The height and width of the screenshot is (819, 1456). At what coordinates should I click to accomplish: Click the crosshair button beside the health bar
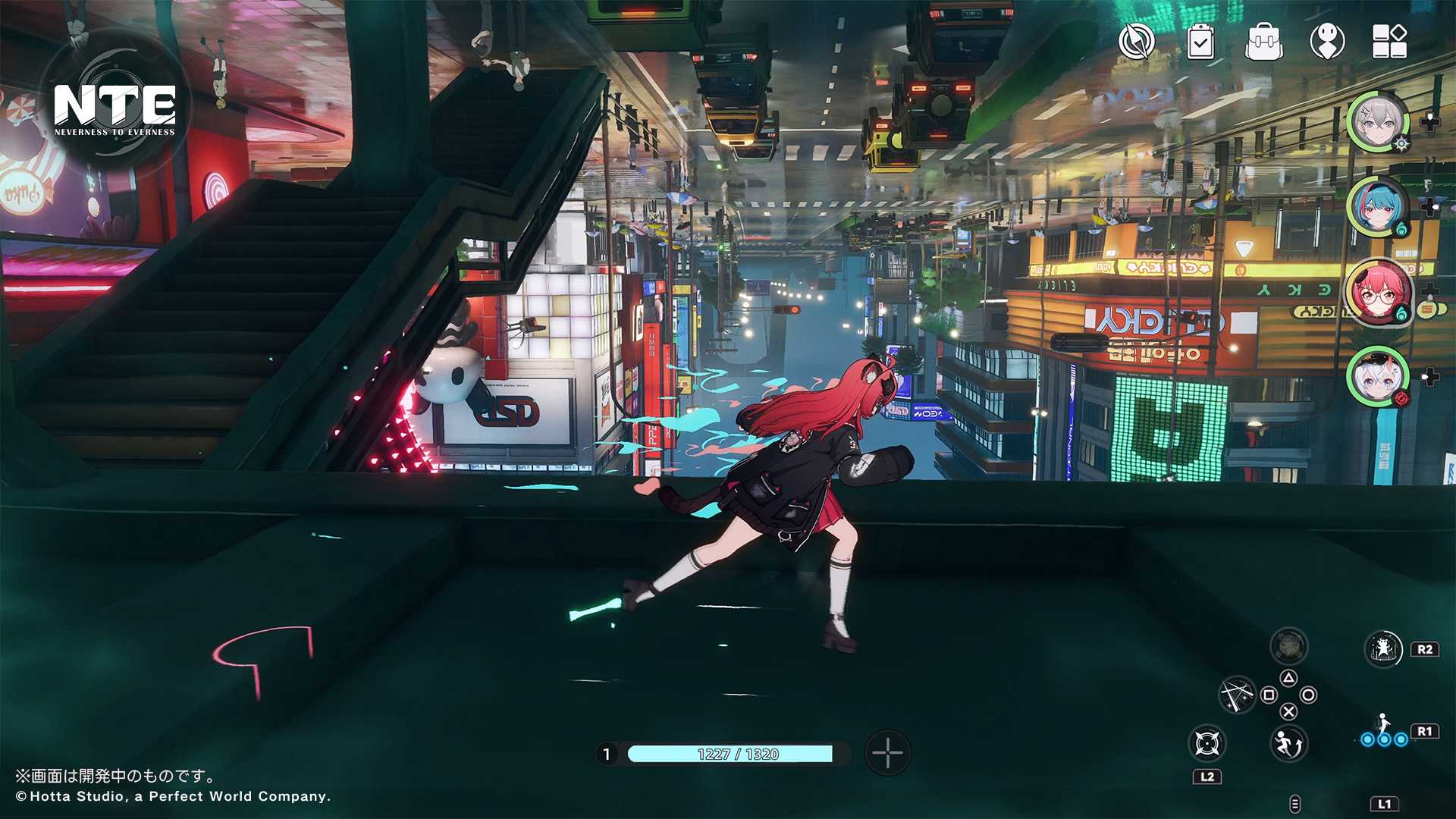(887, 753)
